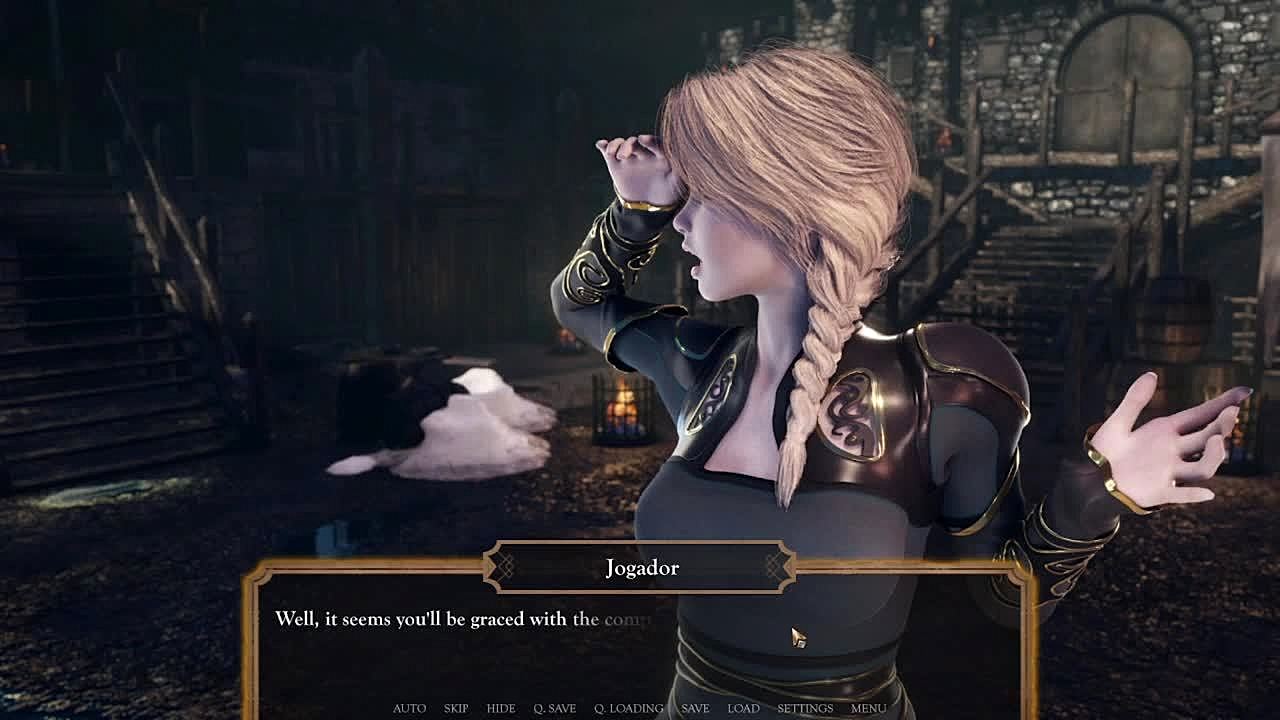This screenshot has width=1280, height=720.
Task: Skip the current dialogue
Action: 456,708
